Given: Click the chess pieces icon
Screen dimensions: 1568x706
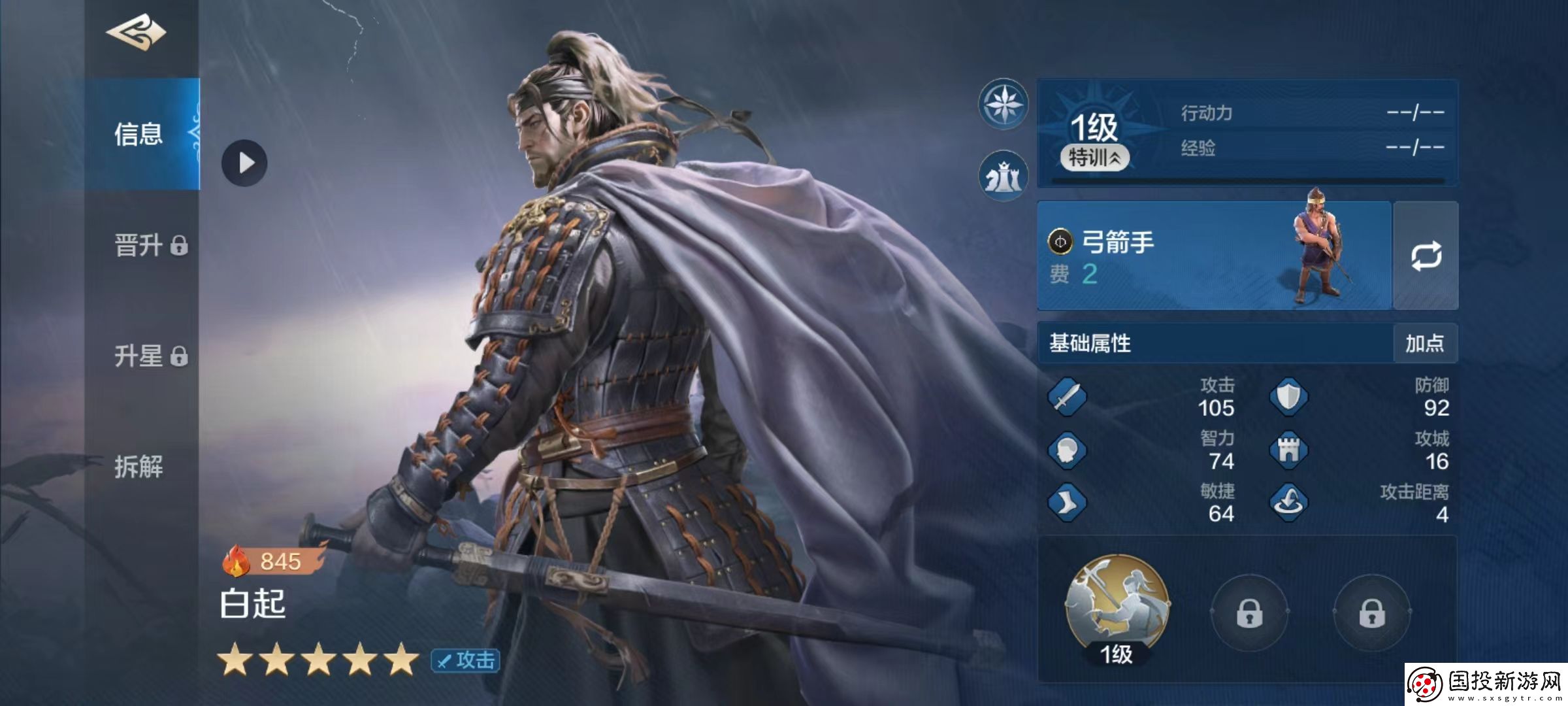Looking at the screenshot, I should (x=1003, y=176).
